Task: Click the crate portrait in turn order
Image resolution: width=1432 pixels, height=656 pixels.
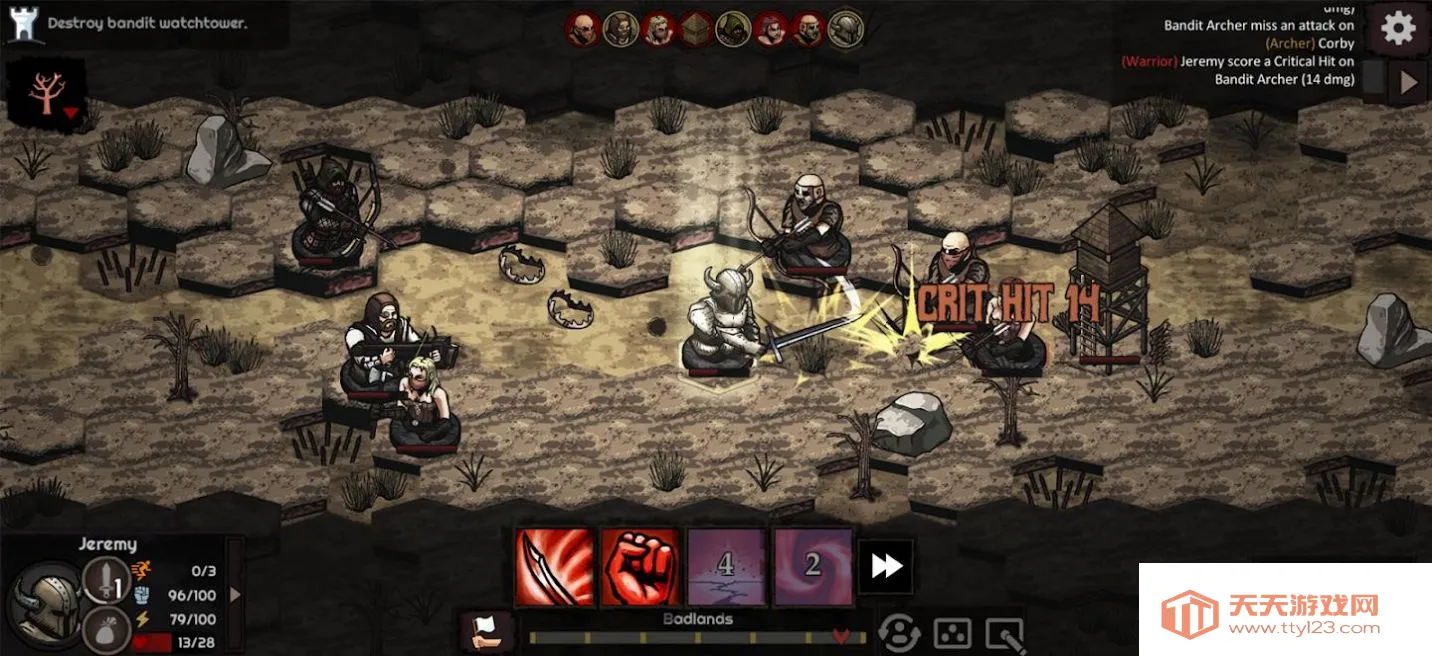Action: [695, 30]
